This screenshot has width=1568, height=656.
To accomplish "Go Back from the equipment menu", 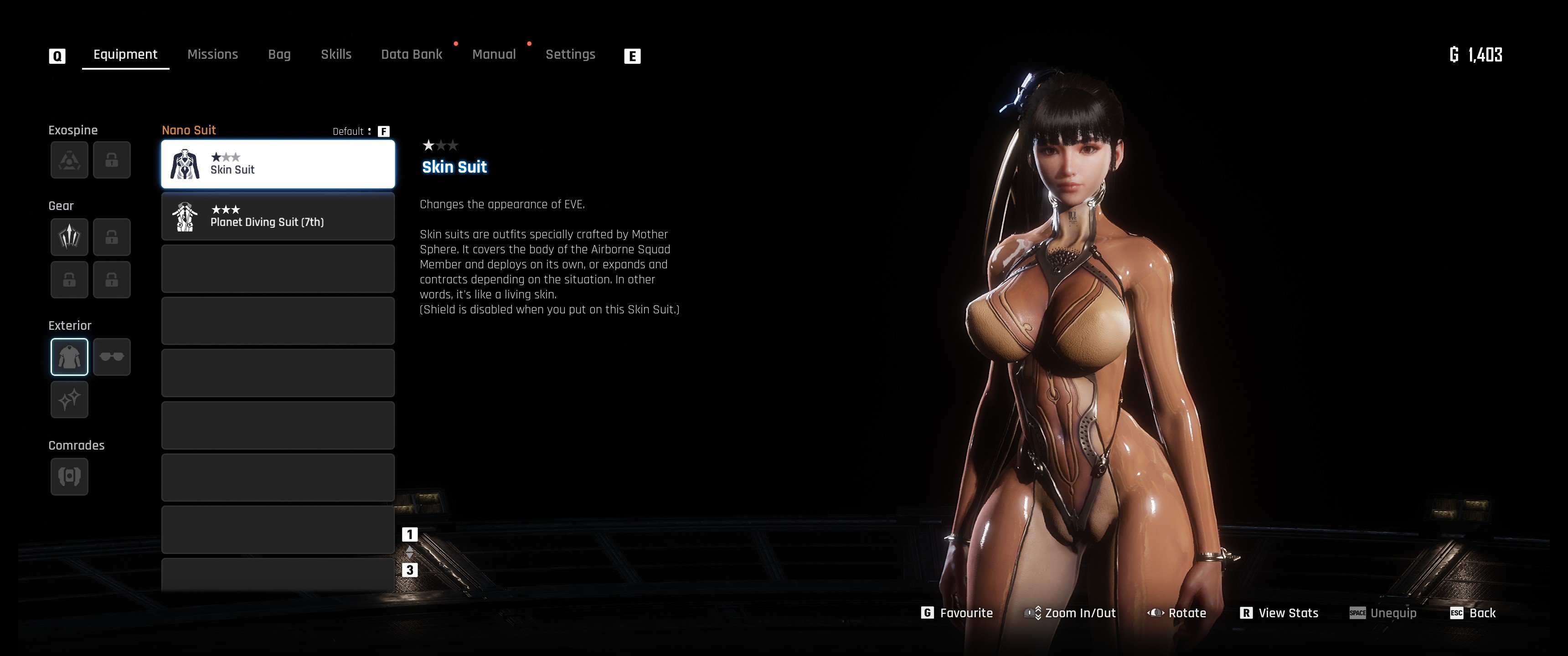I will click(x=1474, y=613).
